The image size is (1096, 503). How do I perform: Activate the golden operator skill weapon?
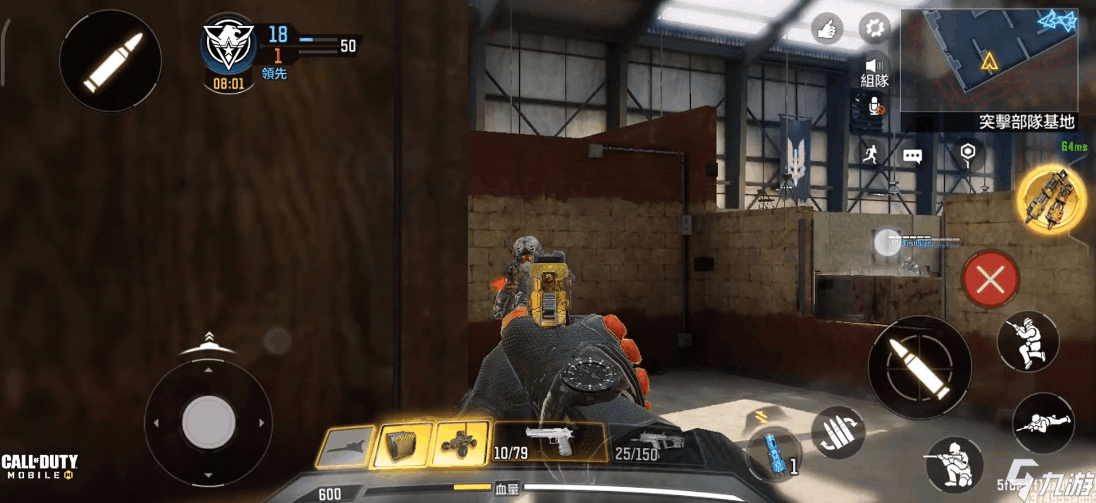1051,196
